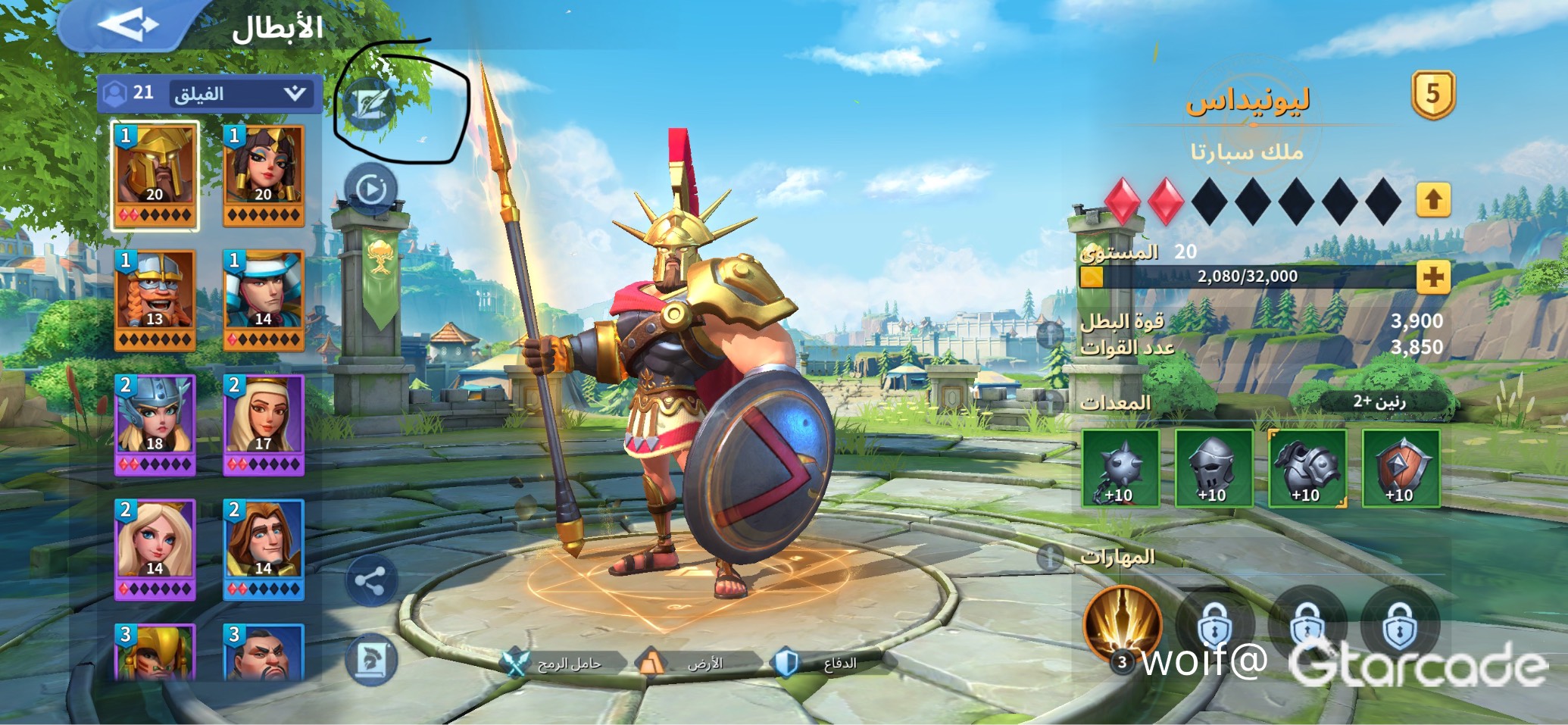This screenshot has width=1568, height=725.
Task: Select the Leonidas hero portrait
Action: click(x=155, y=175)
